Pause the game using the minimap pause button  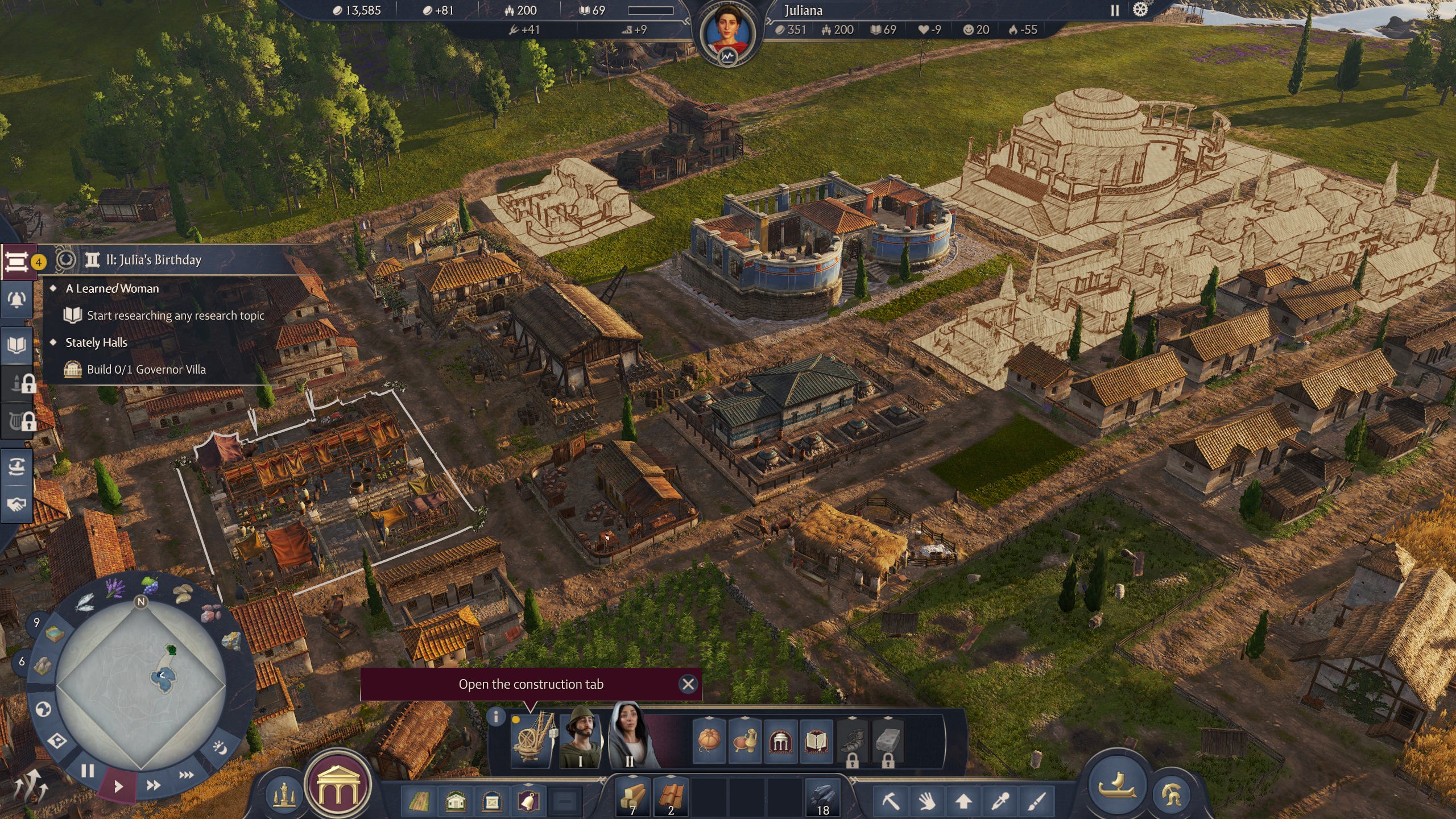[87, 771]
